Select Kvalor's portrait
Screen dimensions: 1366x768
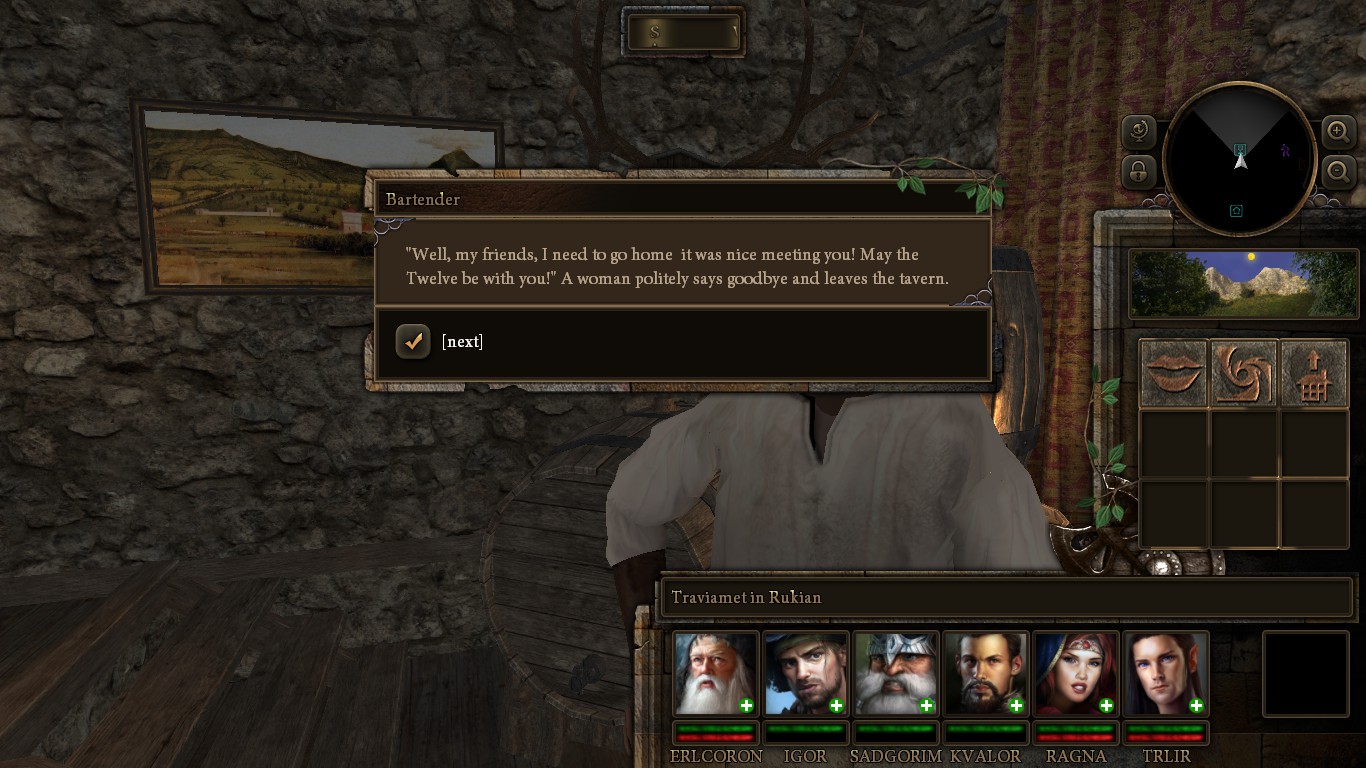point(984,672)
